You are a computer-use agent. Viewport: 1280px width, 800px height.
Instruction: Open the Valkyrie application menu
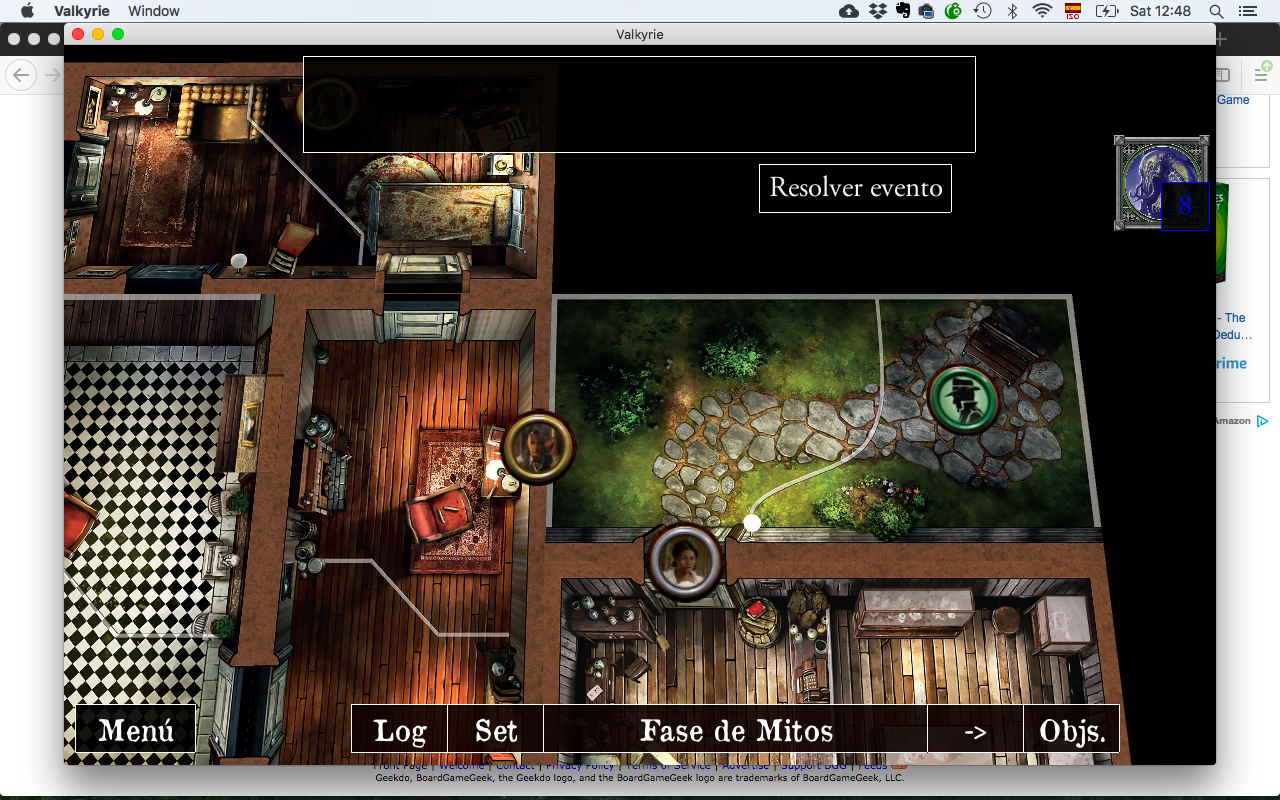click(80, 11)
